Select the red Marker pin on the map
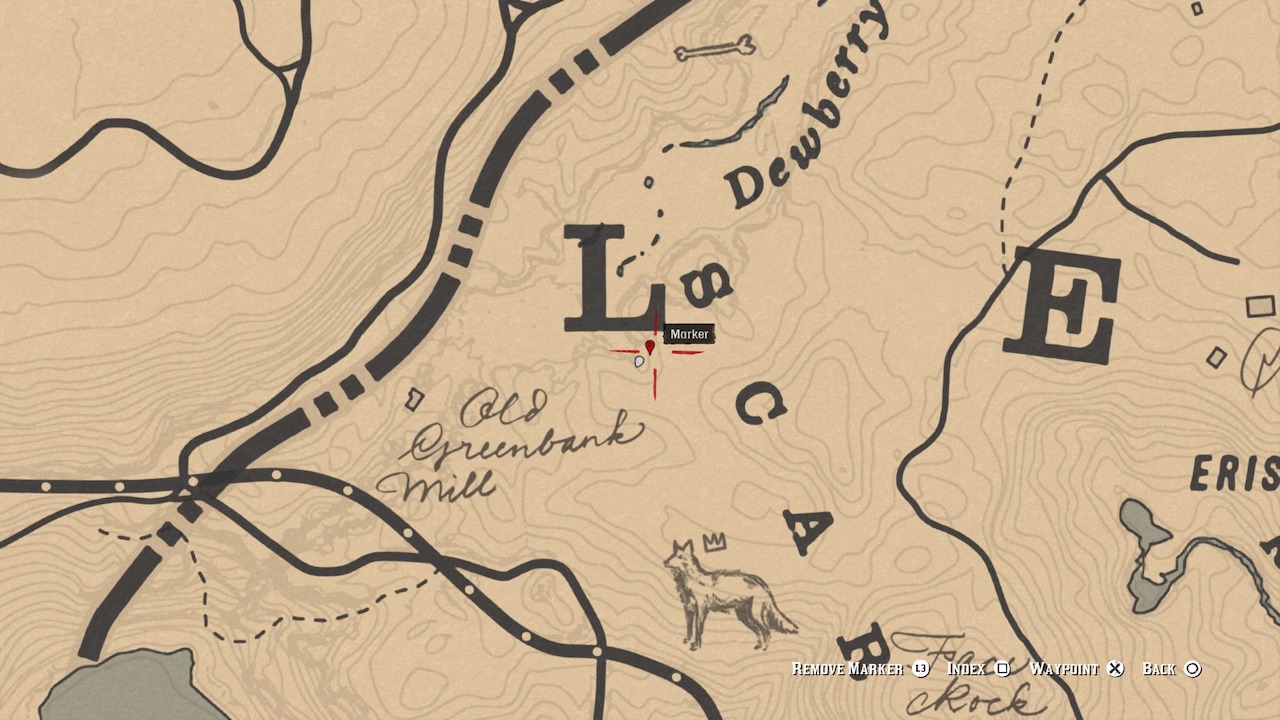This screenshot has height=720, width=1280. (652, 349)
